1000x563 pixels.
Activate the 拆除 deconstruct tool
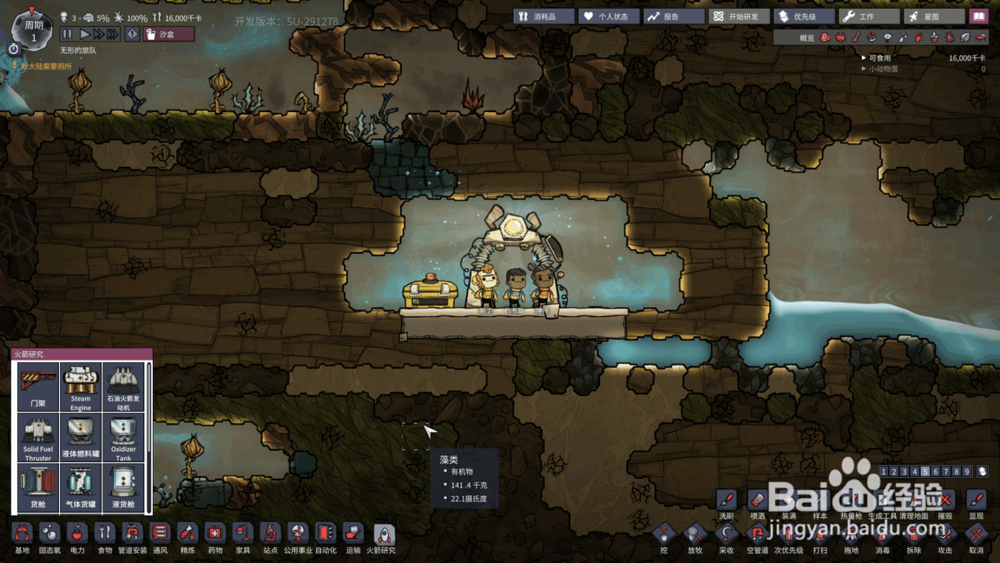click(913, 537)
